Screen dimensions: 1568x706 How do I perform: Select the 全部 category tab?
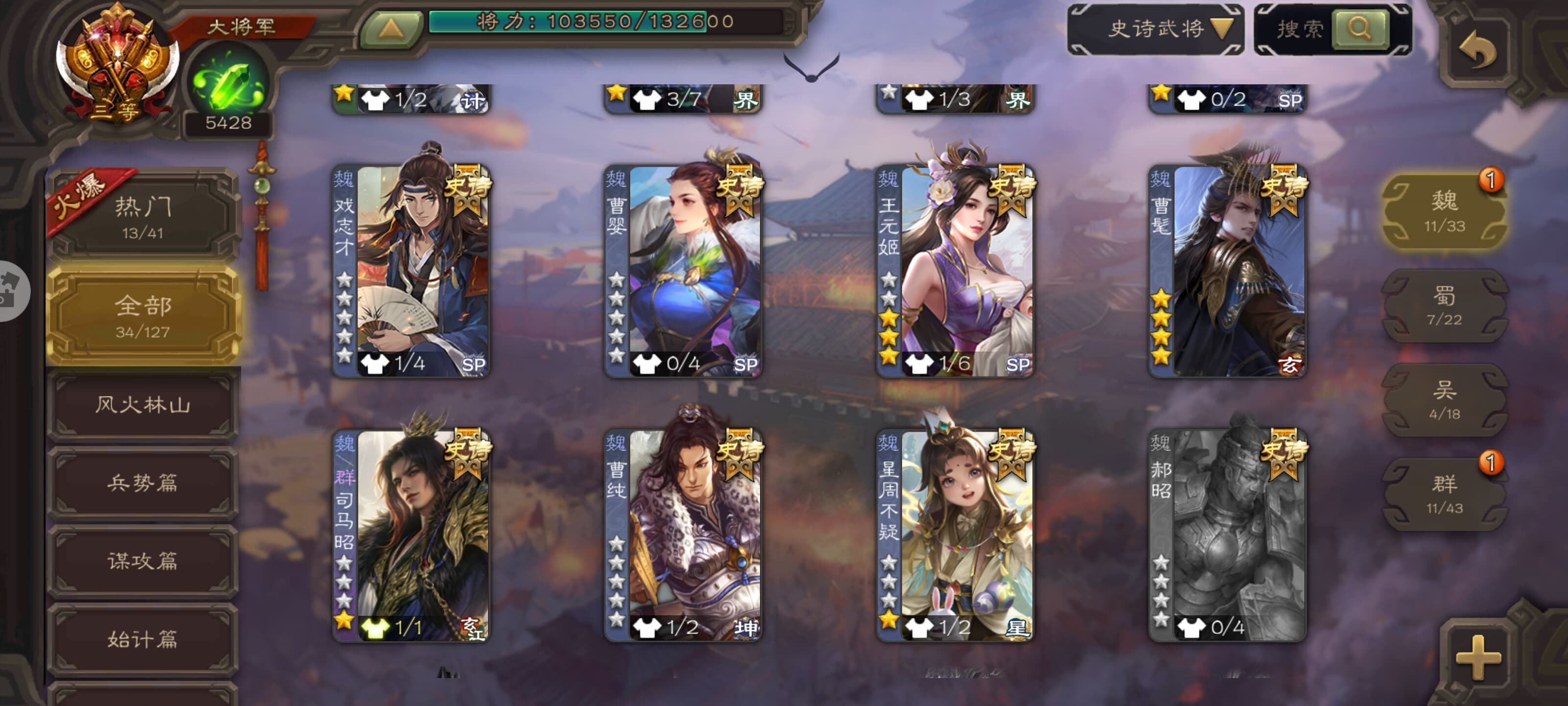click(143, 316)
